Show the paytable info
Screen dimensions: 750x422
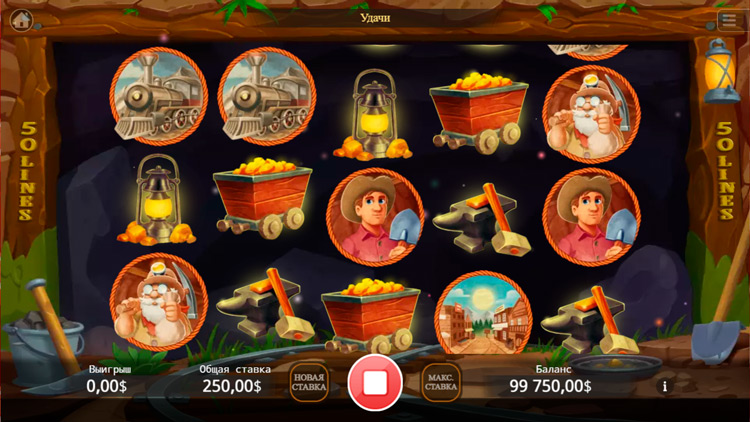coord(664,385)
